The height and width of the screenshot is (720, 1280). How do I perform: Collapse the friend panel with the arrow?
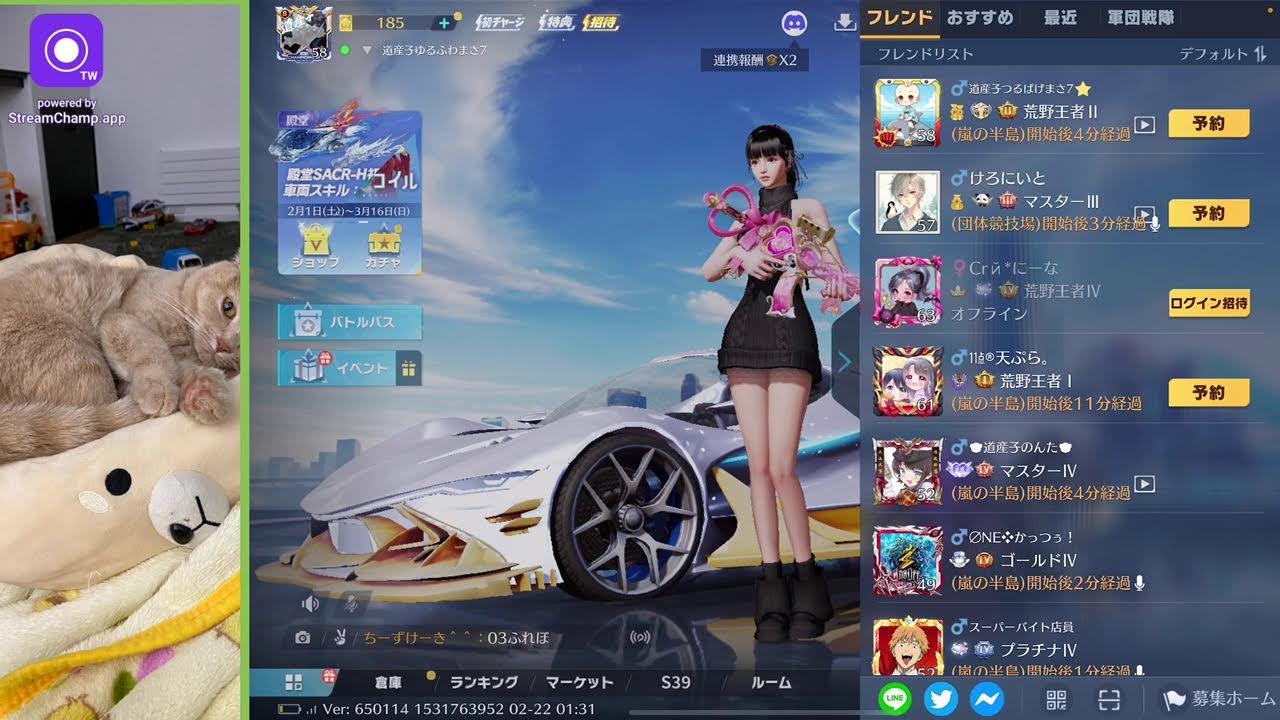tap(845, 362)
